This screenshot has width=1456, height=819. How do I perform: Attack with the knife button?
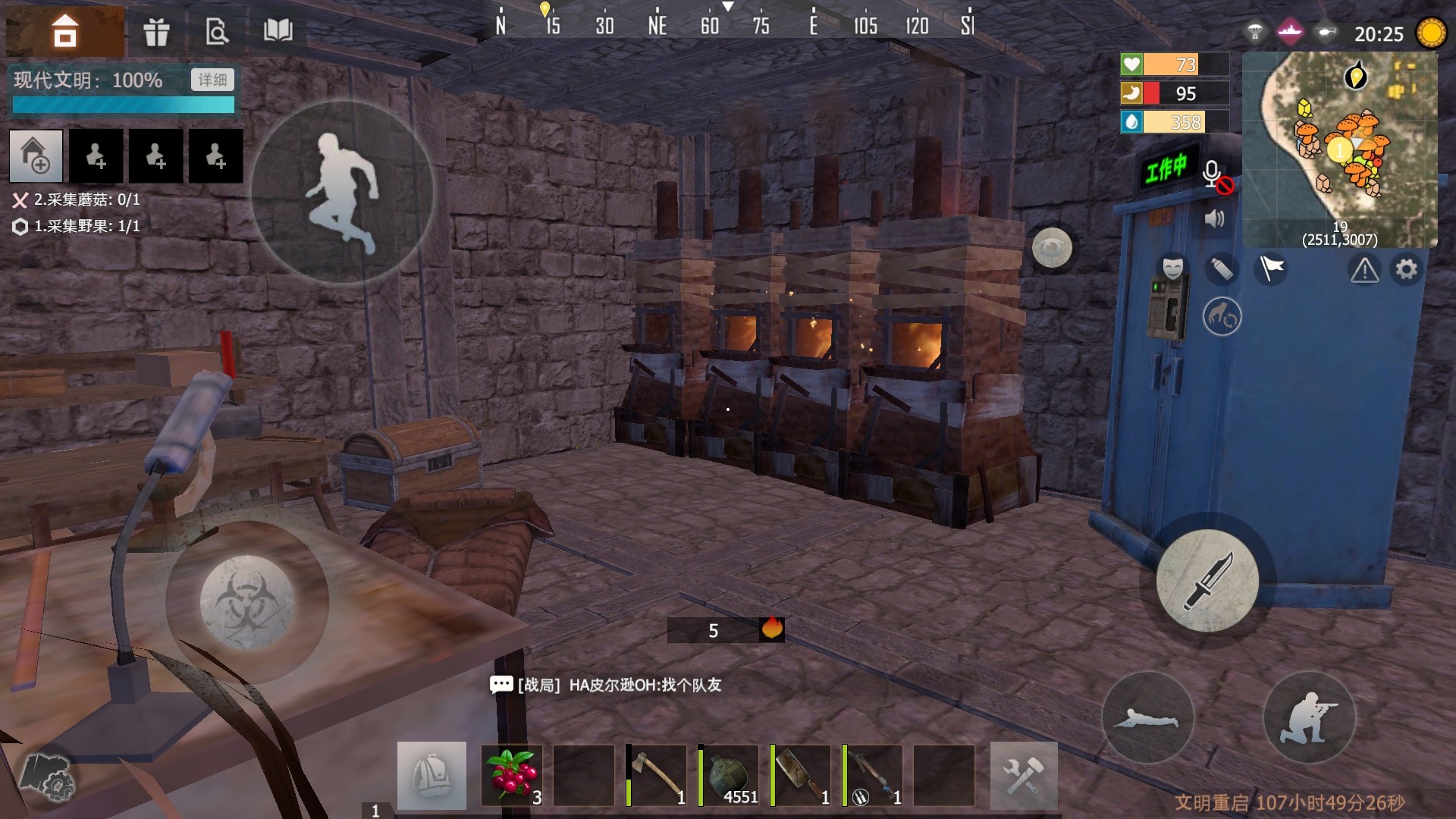point(1207,581)
